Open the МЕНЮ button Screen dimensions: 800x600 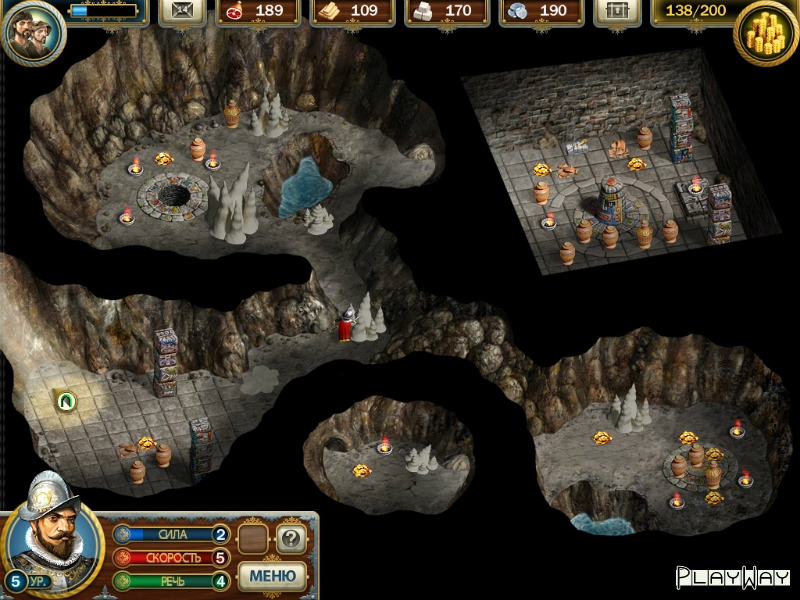tap(272, 576)
